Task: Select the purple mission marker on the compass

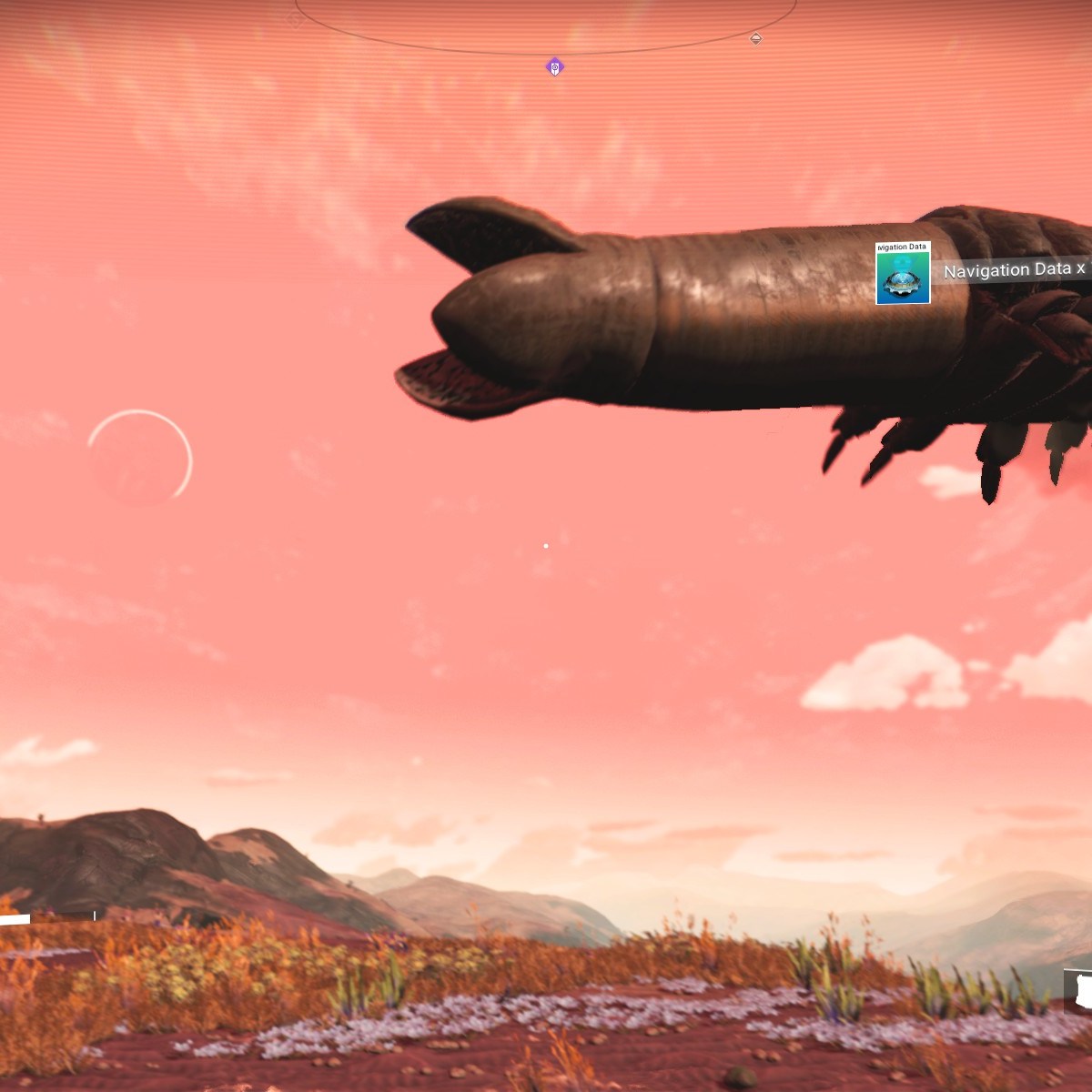Action: 554,66
